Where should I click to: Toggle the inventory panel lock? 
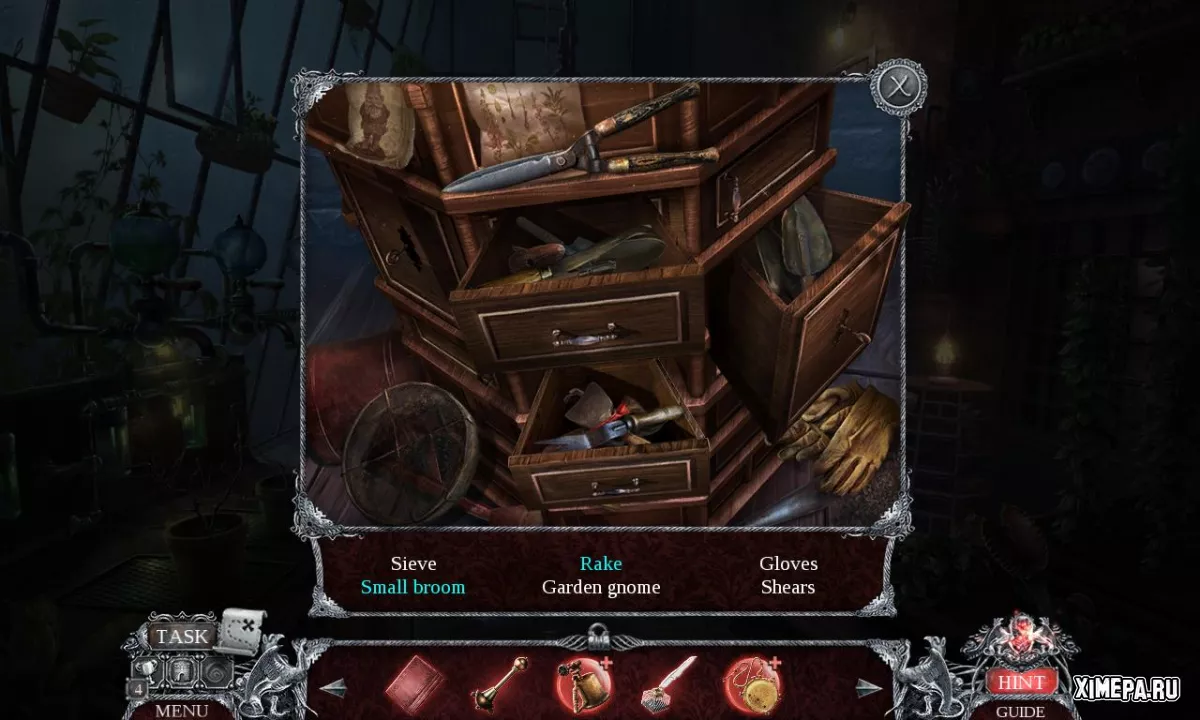(599, 634)
